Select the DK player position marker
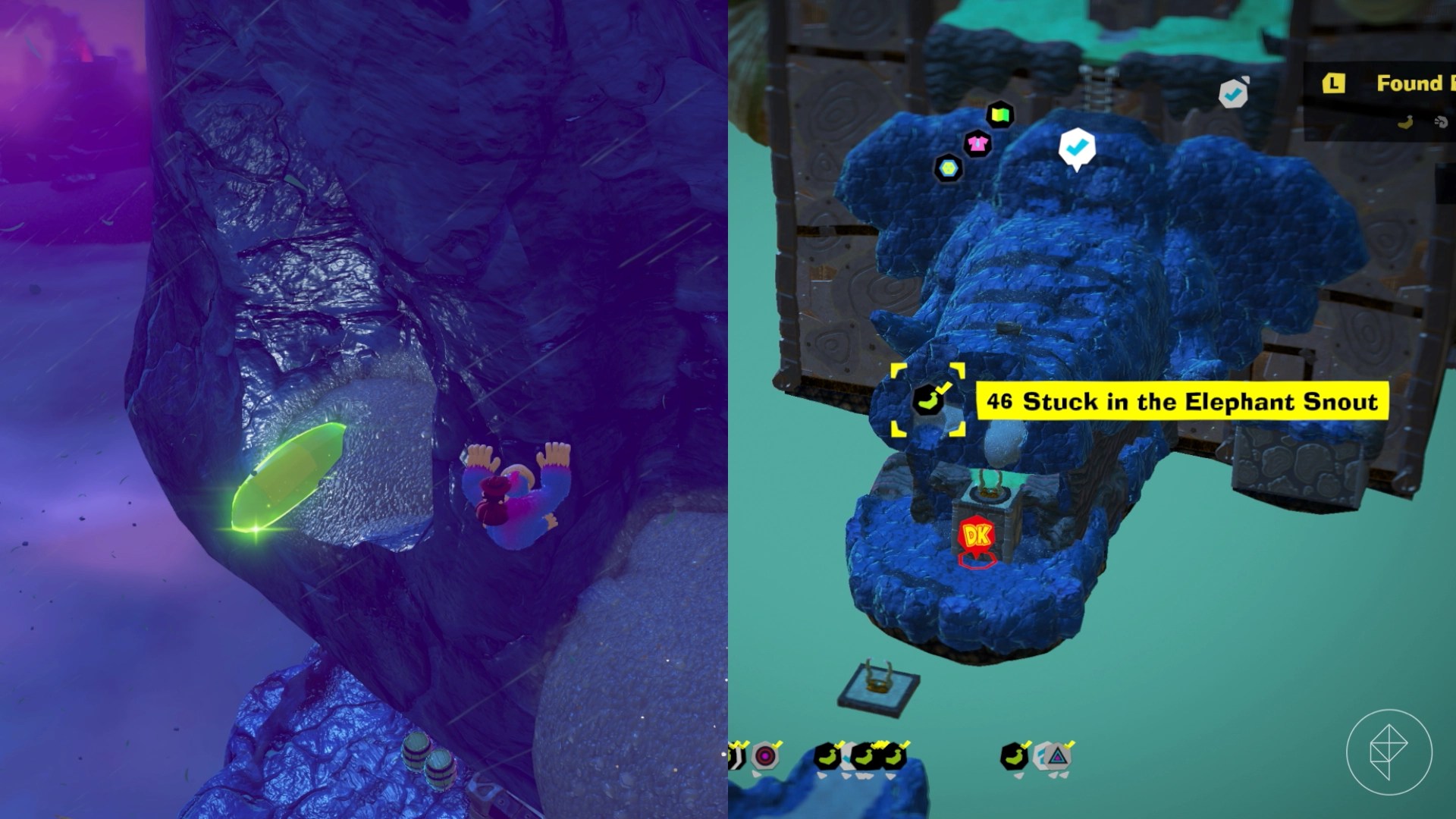Image resolution: width=1456 pixels, height=819 pixels. (977, 537)
